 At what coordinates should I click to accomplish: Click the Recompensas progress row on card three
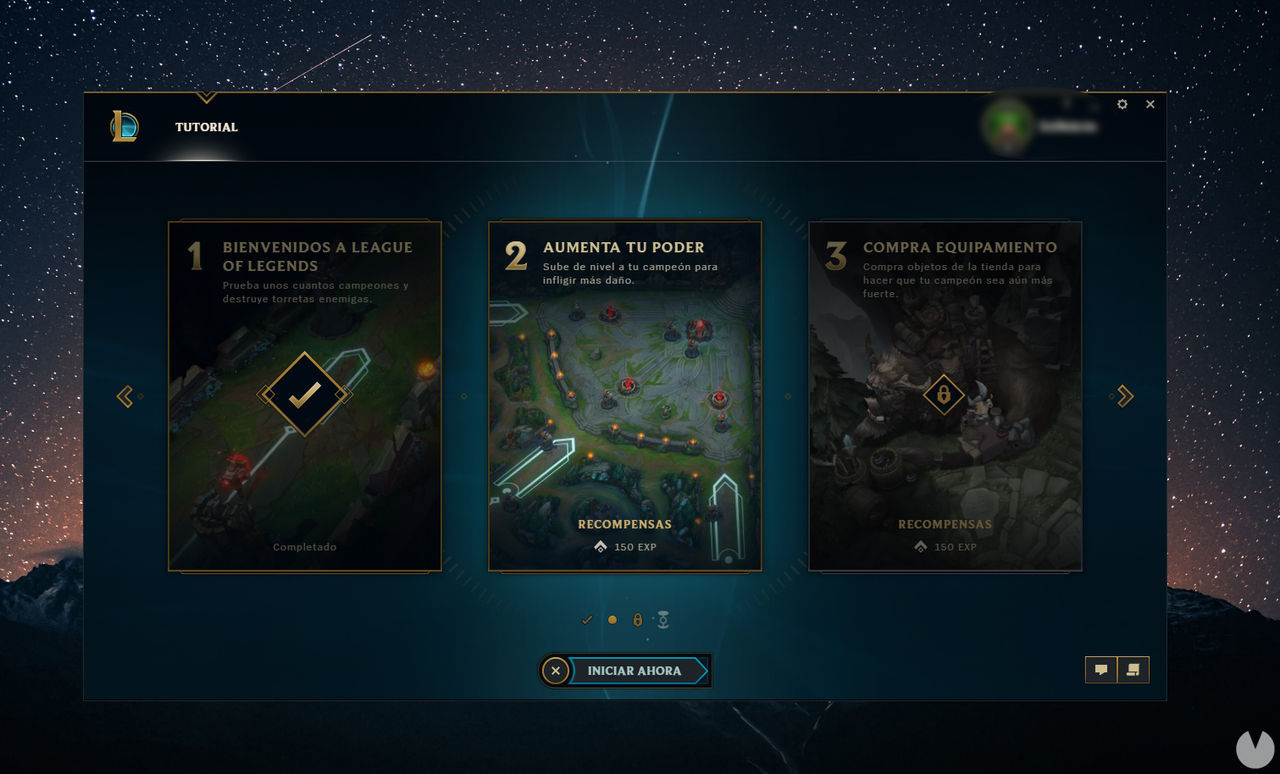point(944,535)
